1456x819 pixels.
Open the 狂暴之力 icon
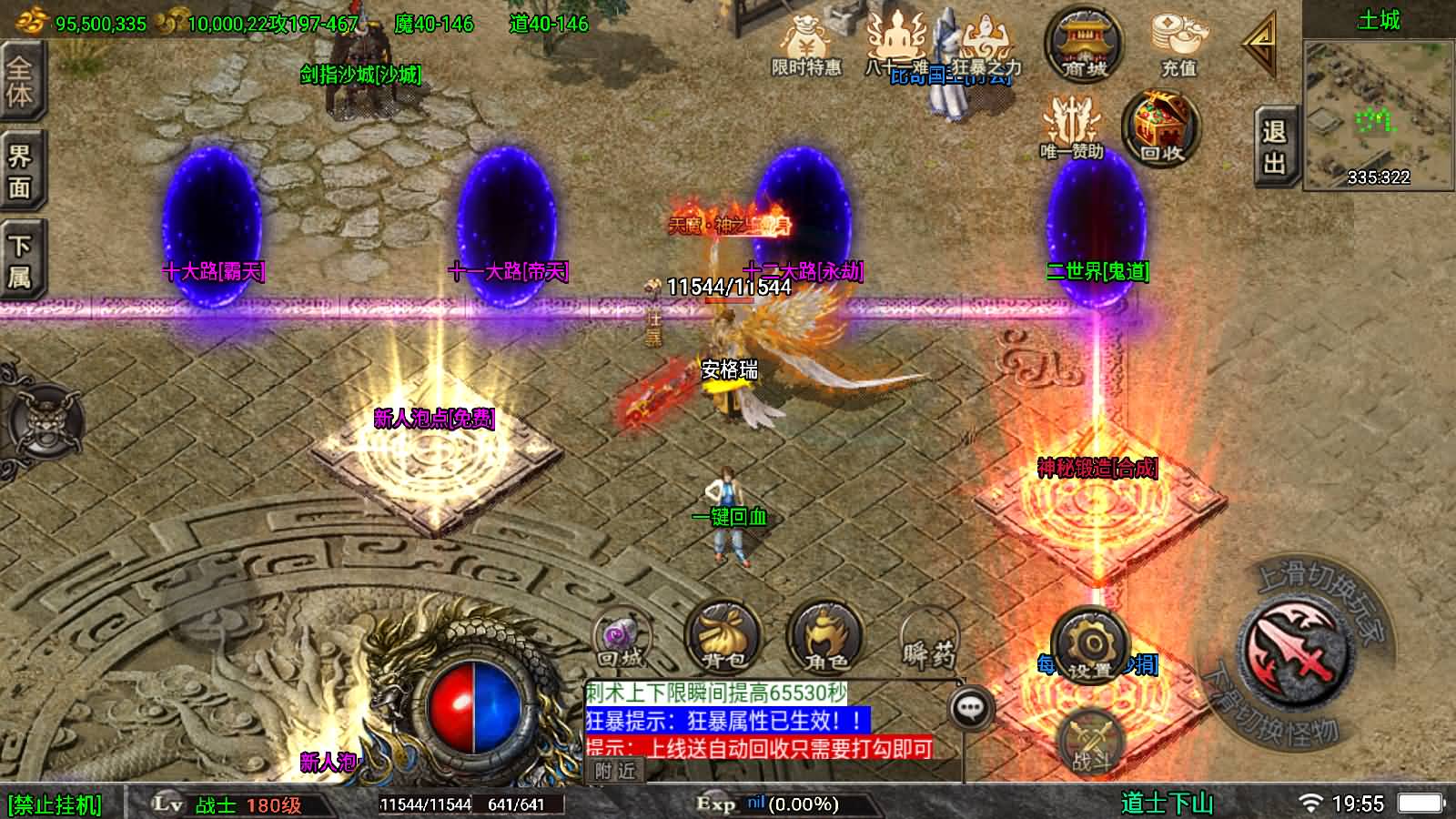986,47
